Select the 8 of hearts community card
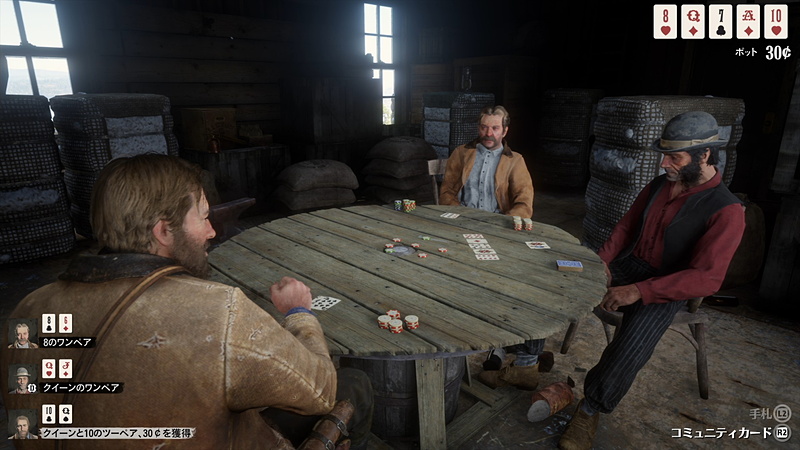 click(x=665, y=21)
